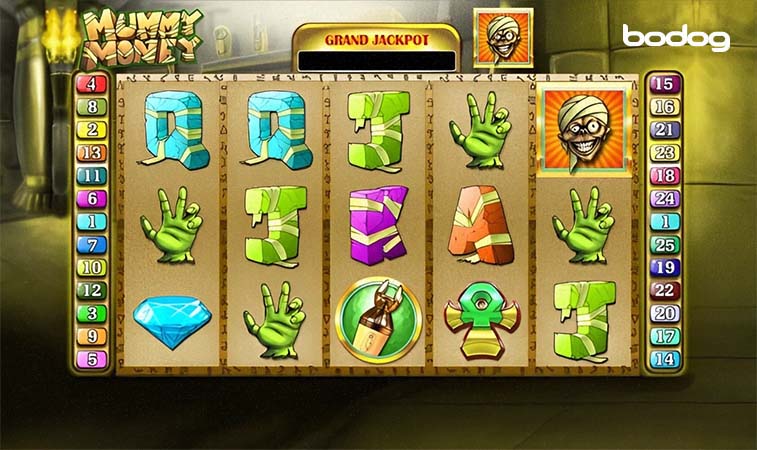
Task: Choose payline number 23
Action: coord(665,153)
